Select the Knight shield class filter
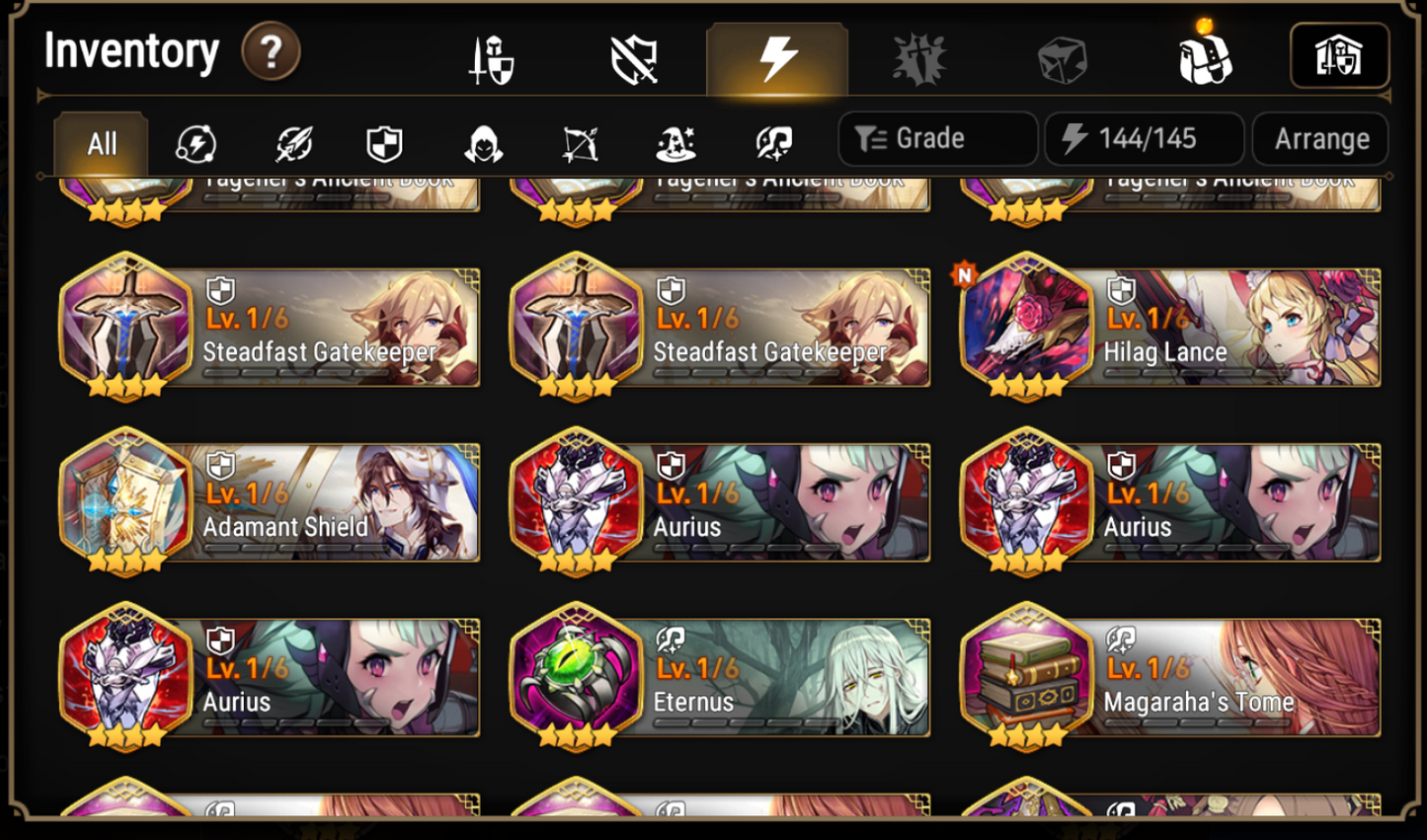Viewport: 1427px width, 840px height. pyautogui.click(x=387, y=143)
